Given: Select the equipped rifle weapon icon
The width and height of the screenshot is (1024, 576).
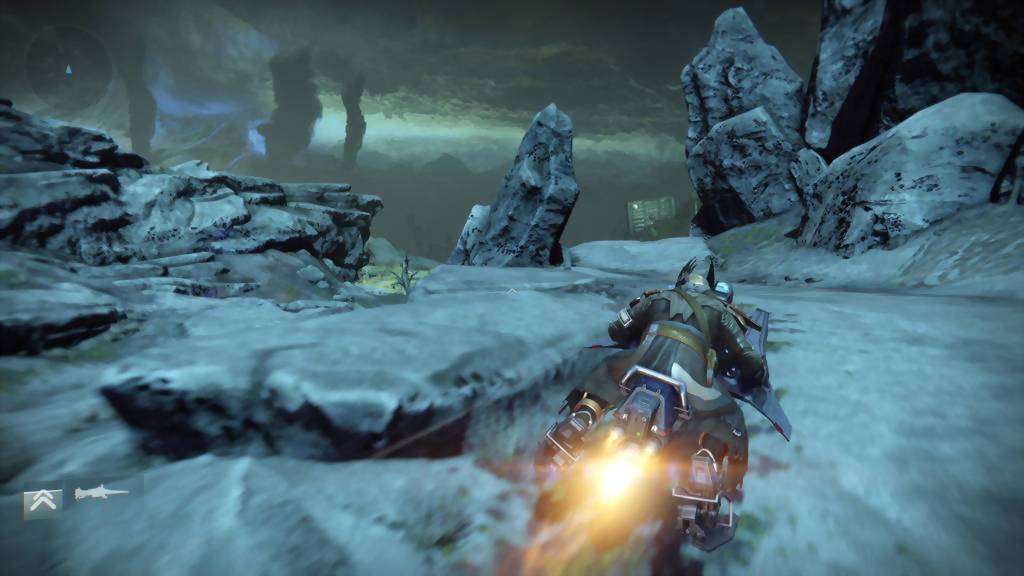Looking at the screenshot, I should pos(101,493).
